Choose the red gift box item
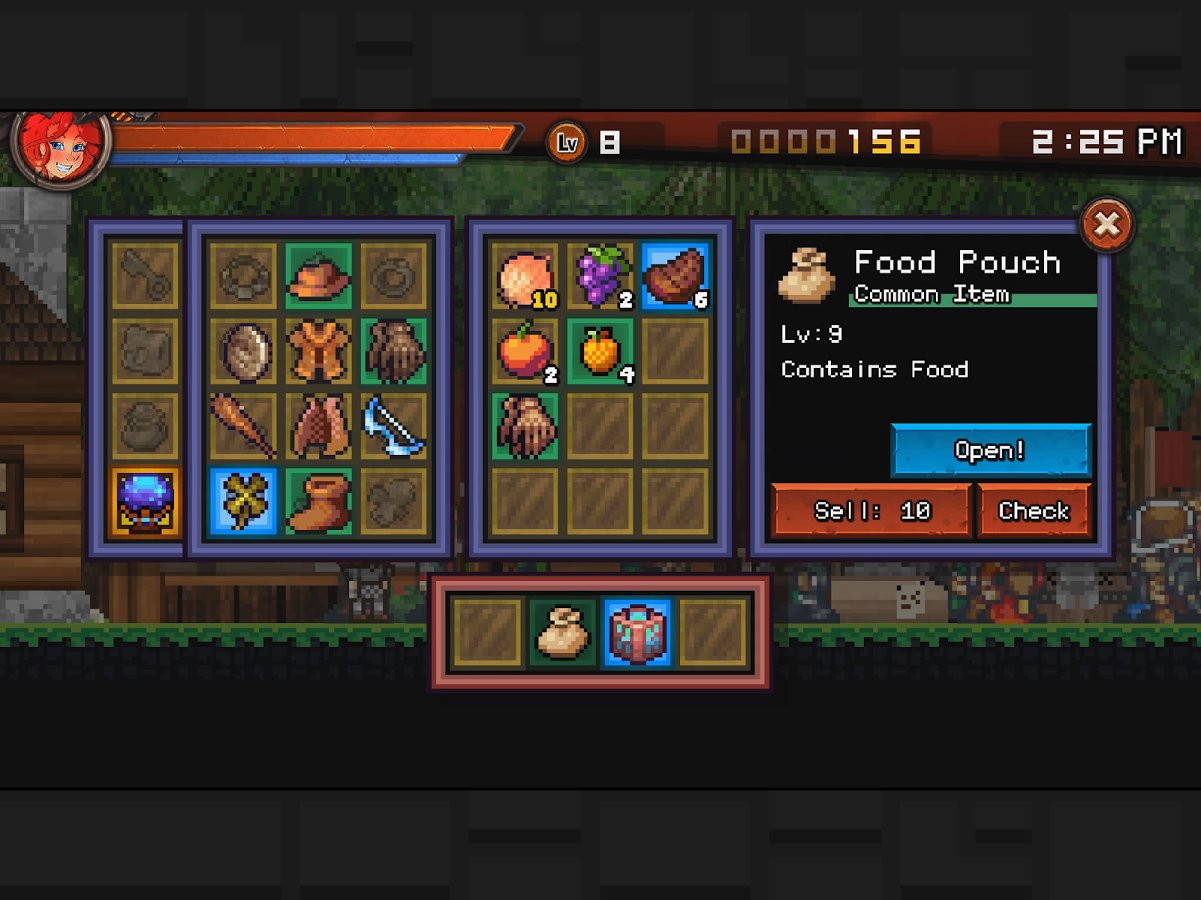 (637, 632)
